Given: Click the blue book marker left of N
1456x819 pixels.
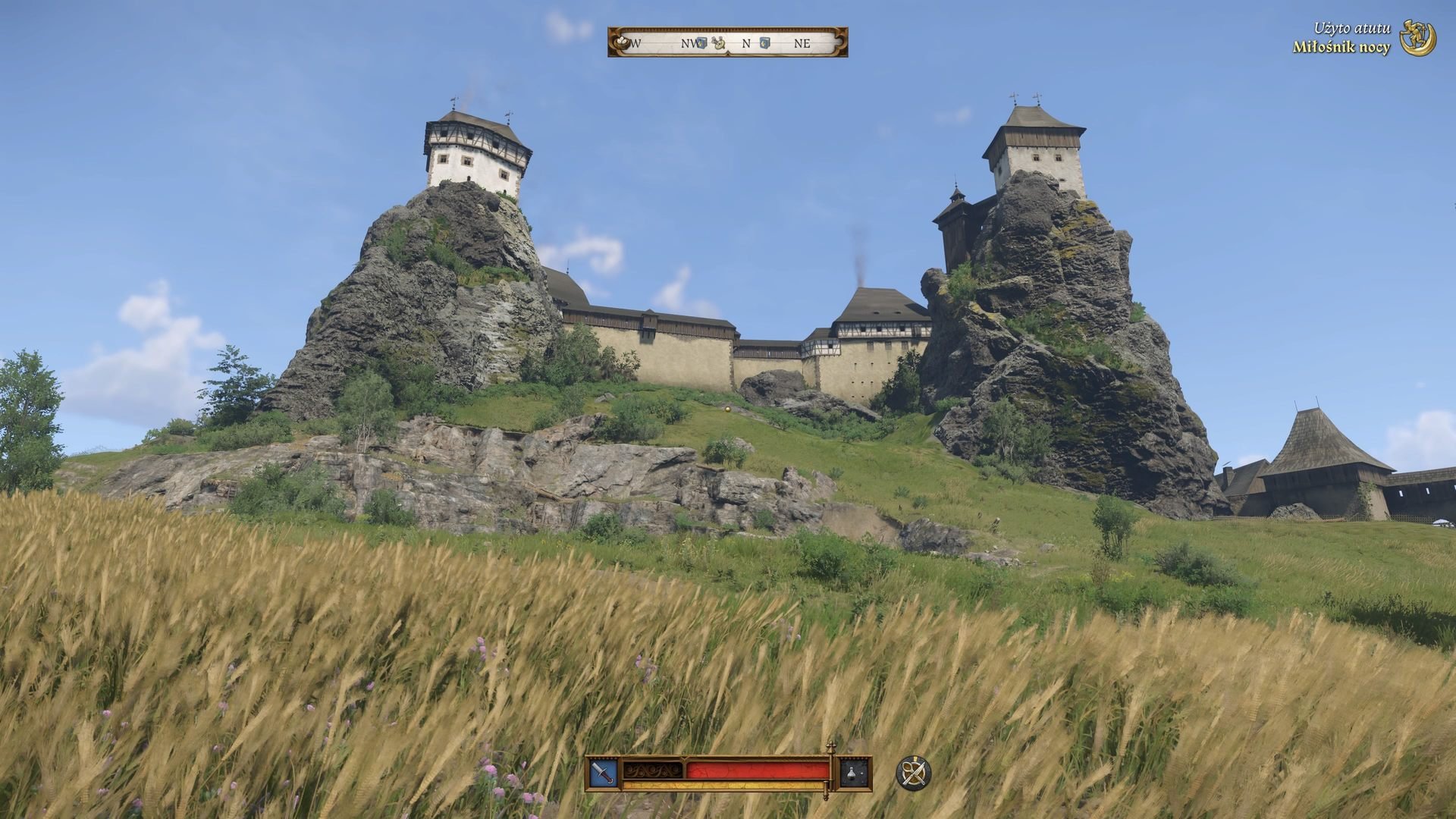Looking at the screenshot, I should coord(764,43).
